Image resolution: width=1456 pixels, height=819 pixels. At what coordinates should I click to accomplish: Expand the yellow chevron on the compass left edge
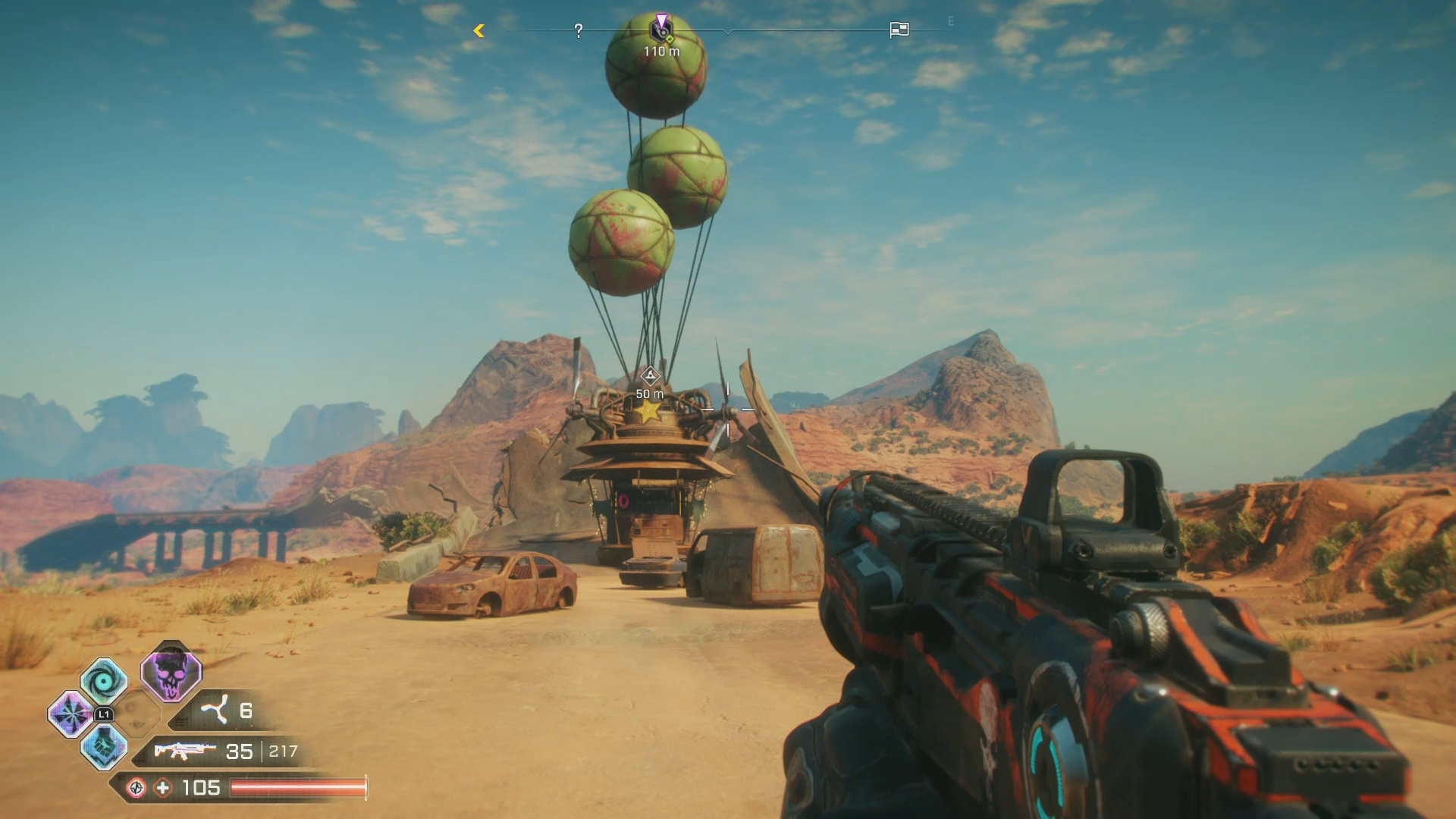click(x=478, y=30)
